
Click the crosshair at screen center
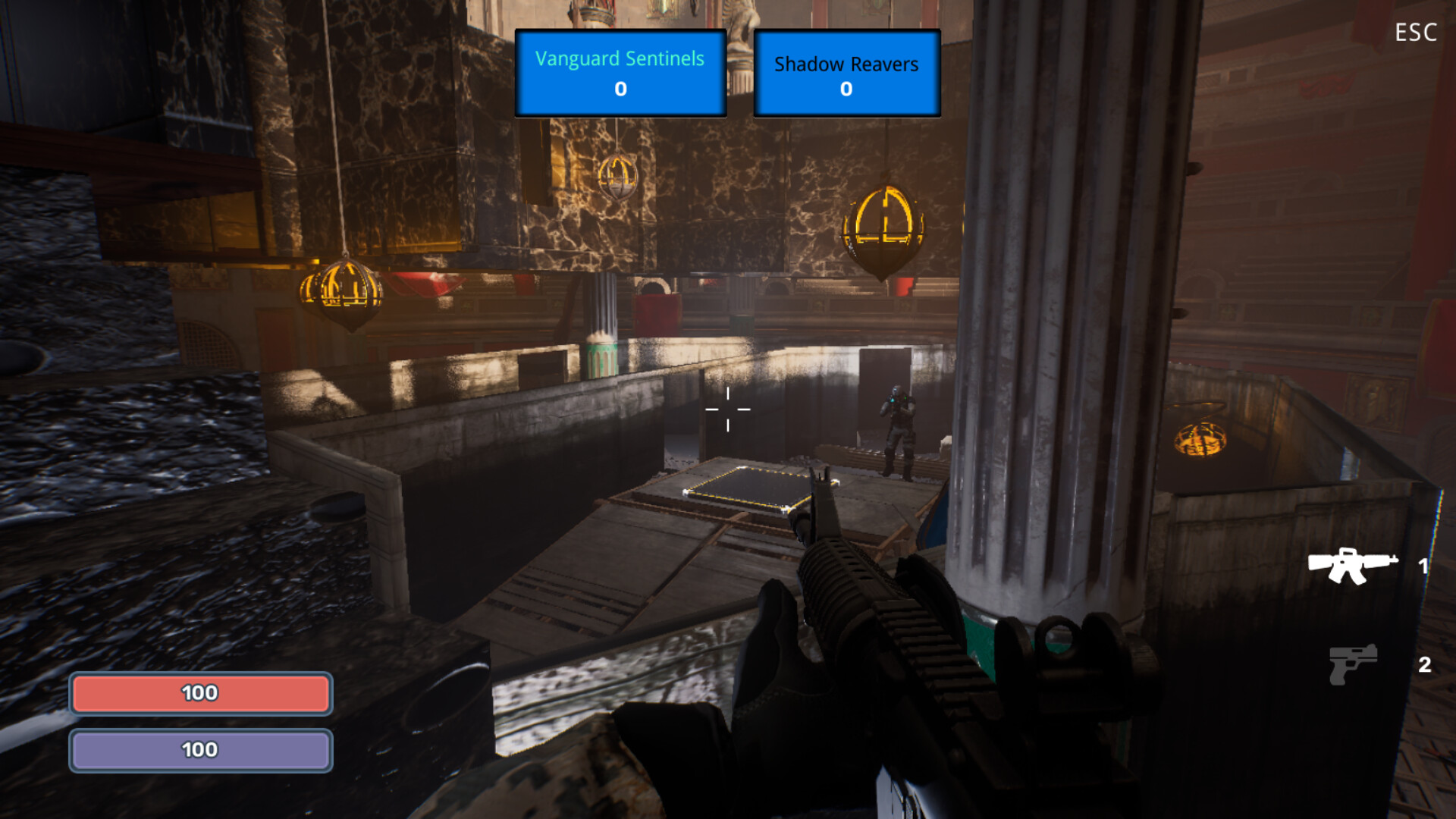728,409
